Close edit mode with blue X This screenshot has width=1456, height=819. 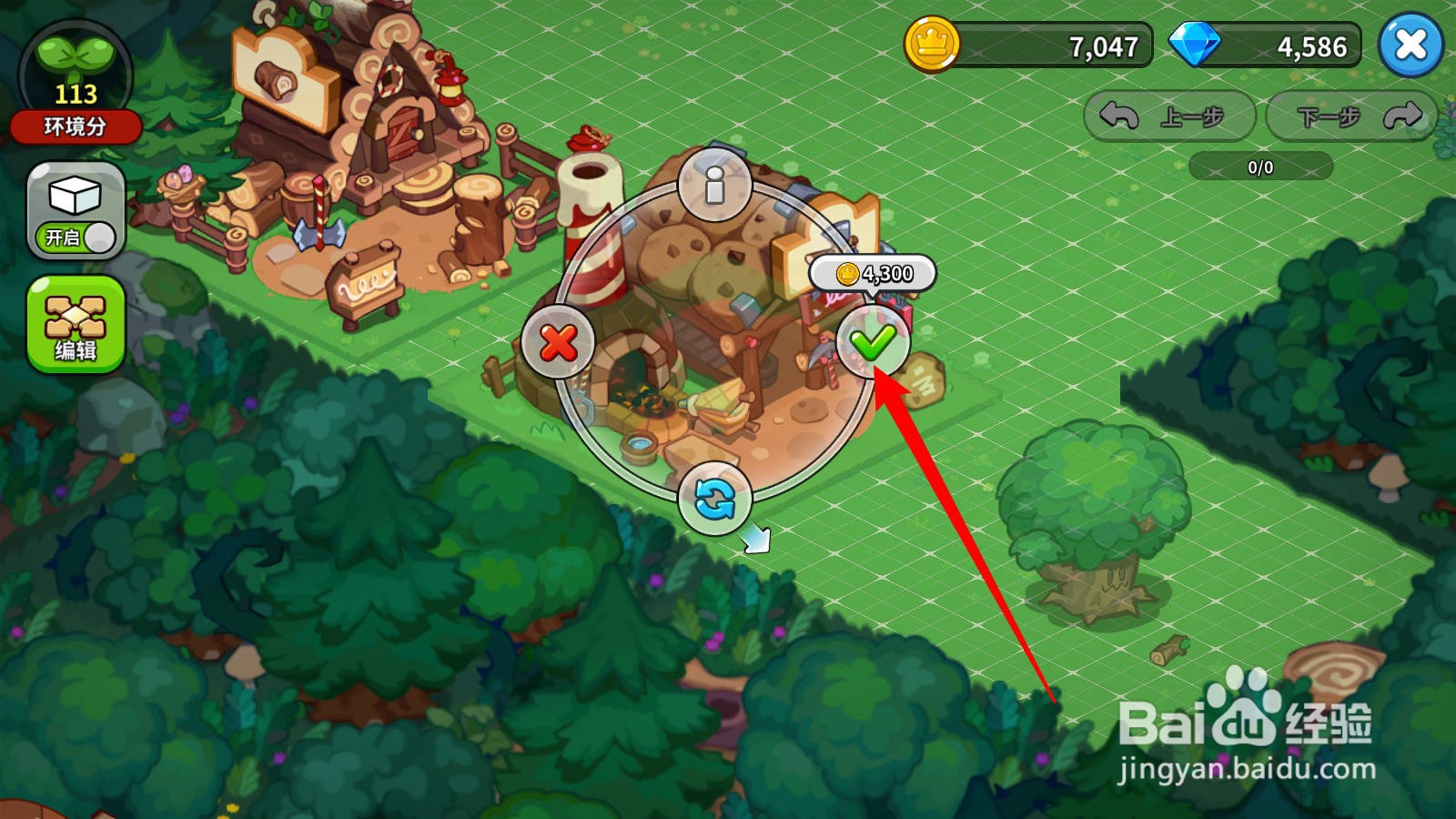point(1410,45)
